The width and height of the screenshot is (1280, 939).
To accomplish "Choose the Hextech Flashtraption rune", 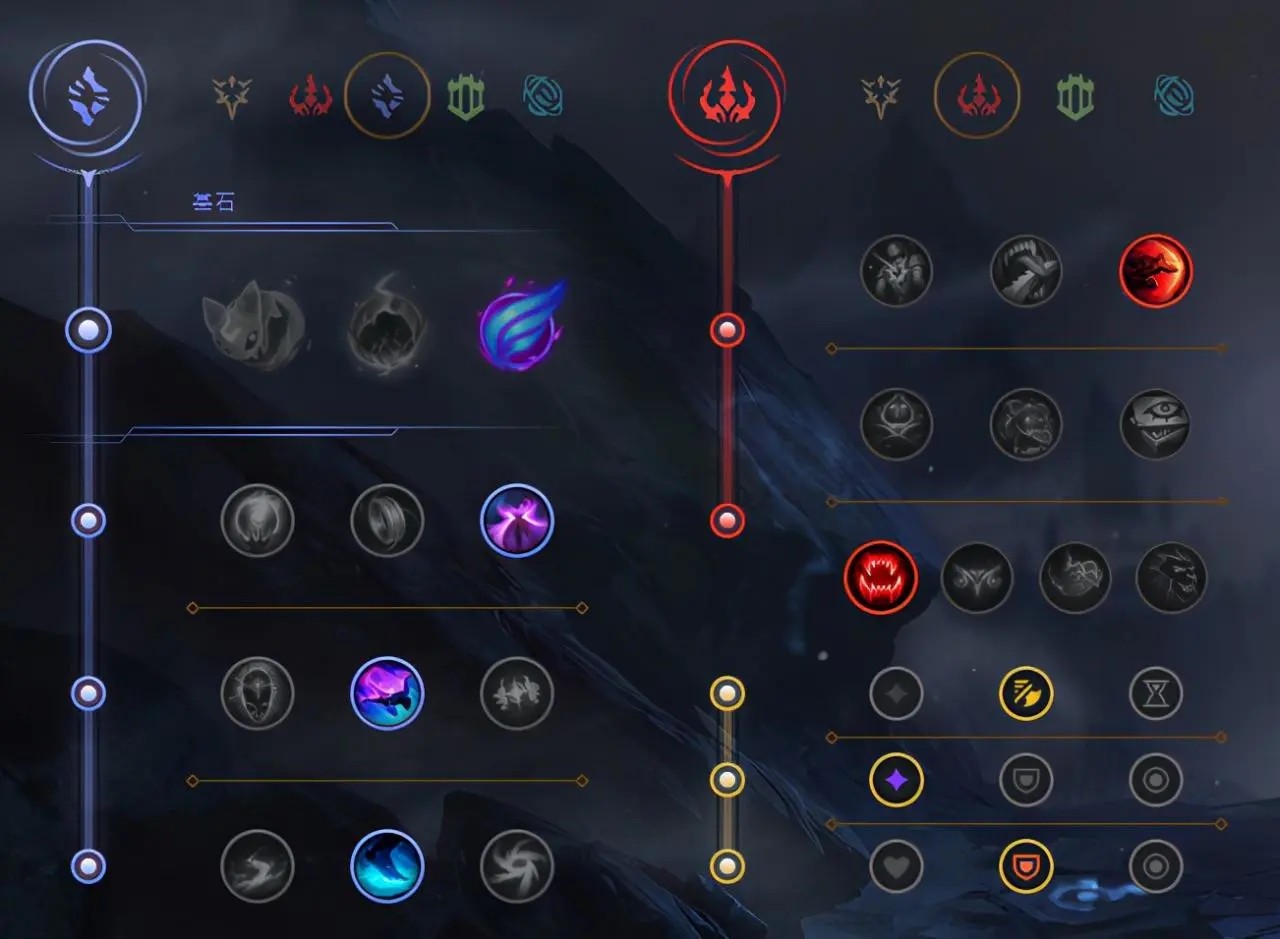I will pyautogui.click(x=257, y=520).
